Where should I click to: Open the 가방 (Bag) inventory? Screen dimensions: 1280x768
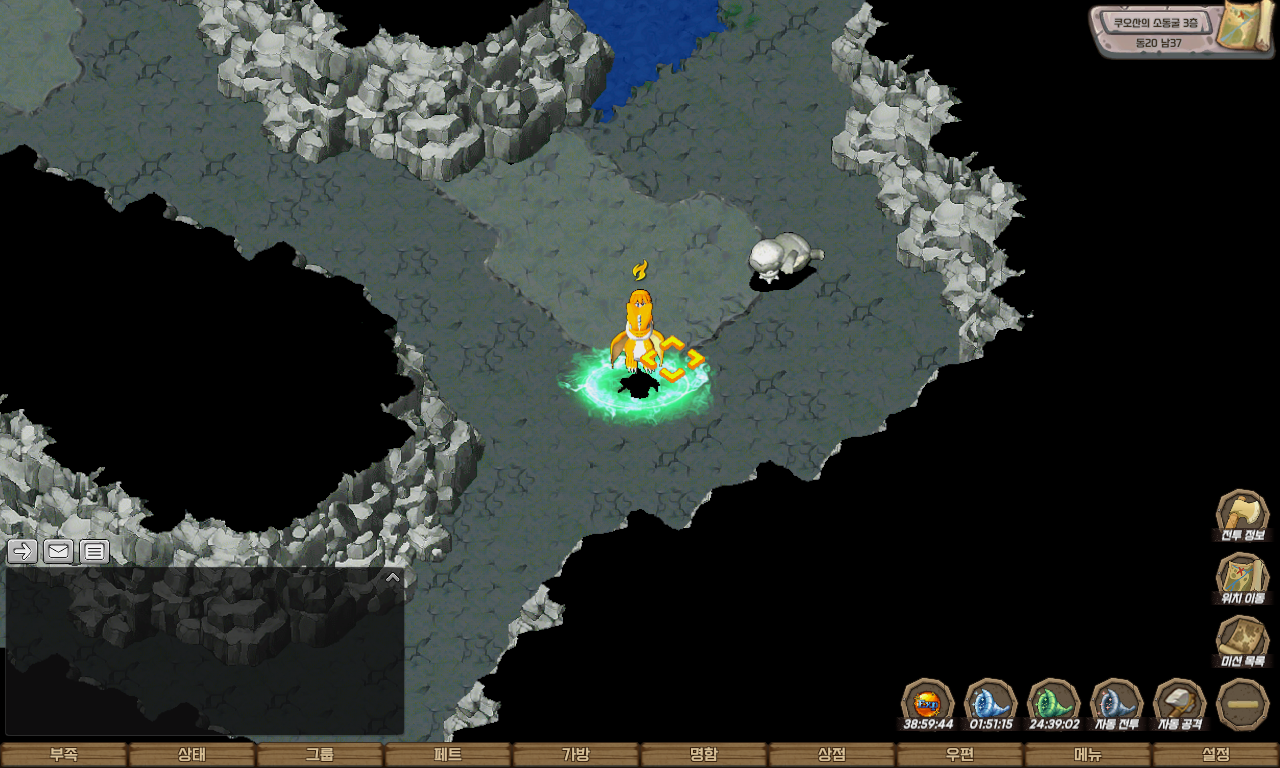pos(576,755)
